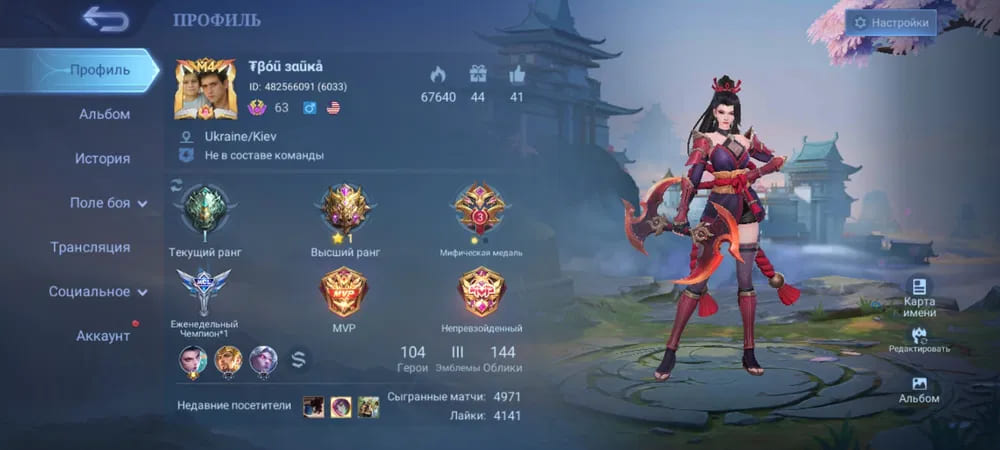
Task: Select the Еженедельный Чемпион badge
Action: point(204,291)
